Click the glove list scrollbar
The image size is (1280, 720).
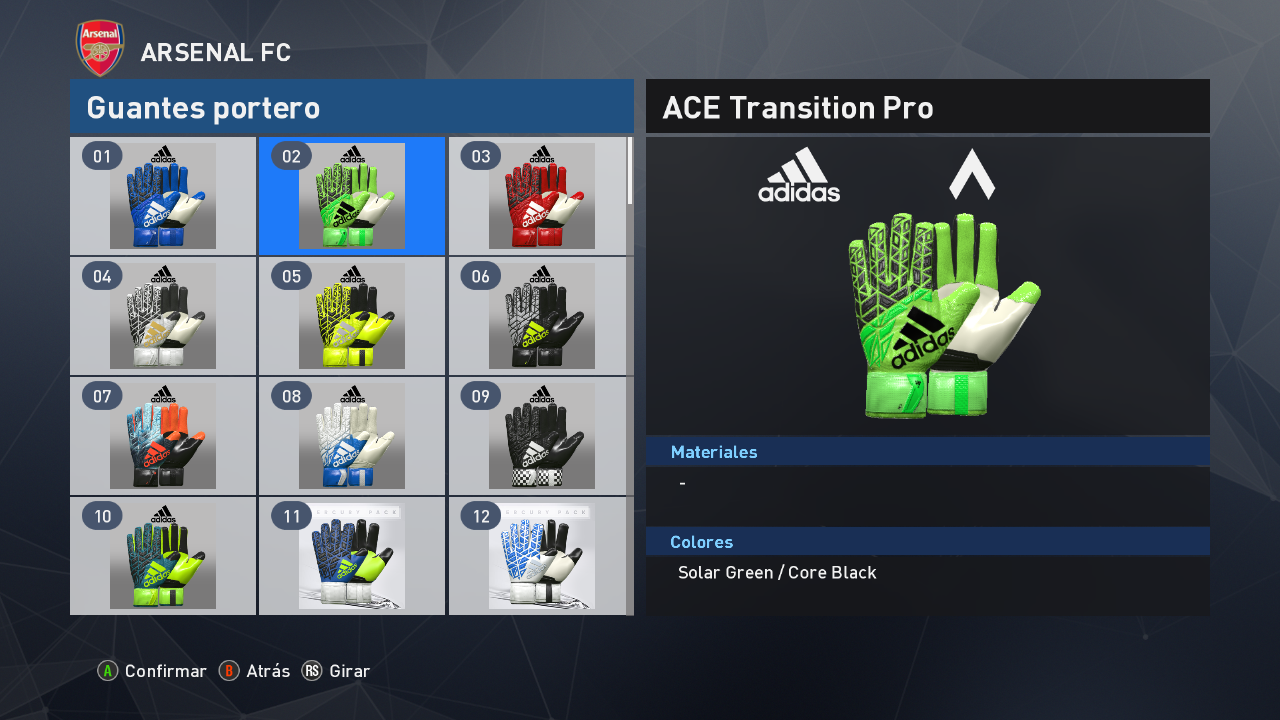(630, 172)
